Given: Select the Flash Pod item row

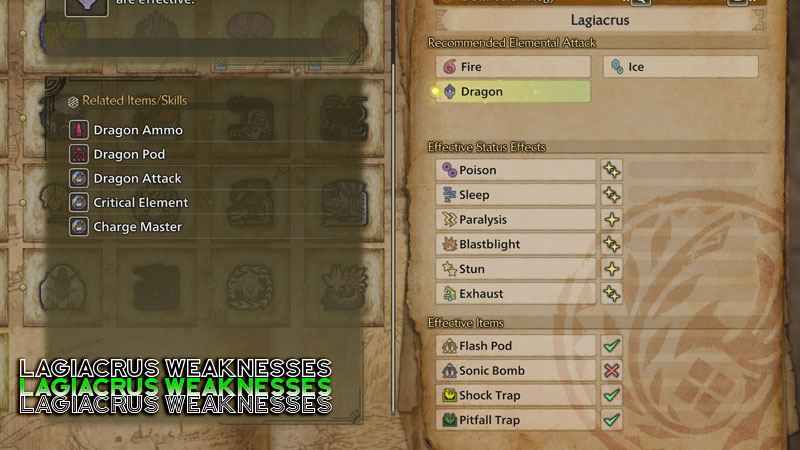Looking at the screenshot, I should coord(516,346).
